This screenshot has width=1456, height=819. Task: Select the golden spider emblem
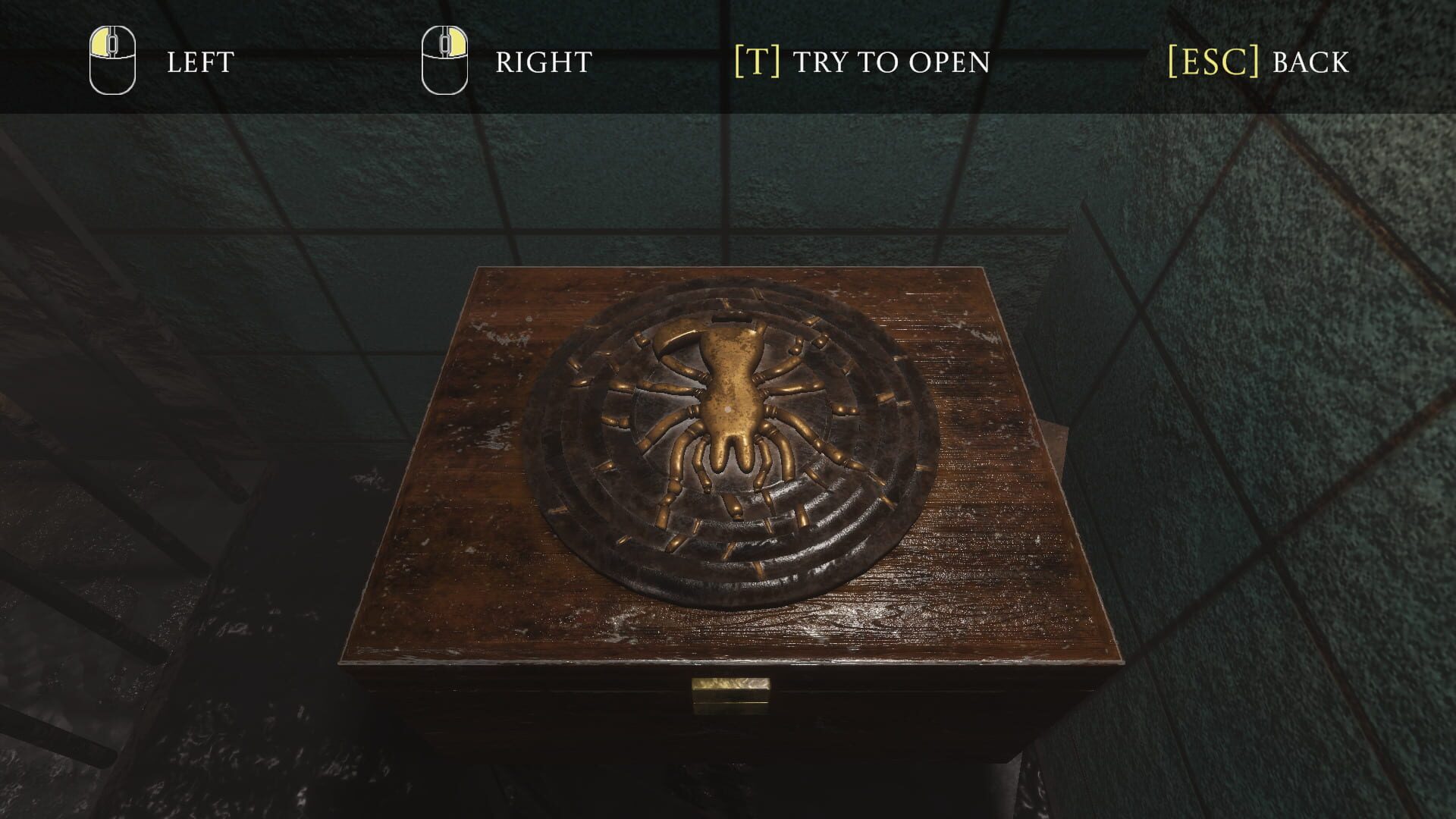pos(728,409)
